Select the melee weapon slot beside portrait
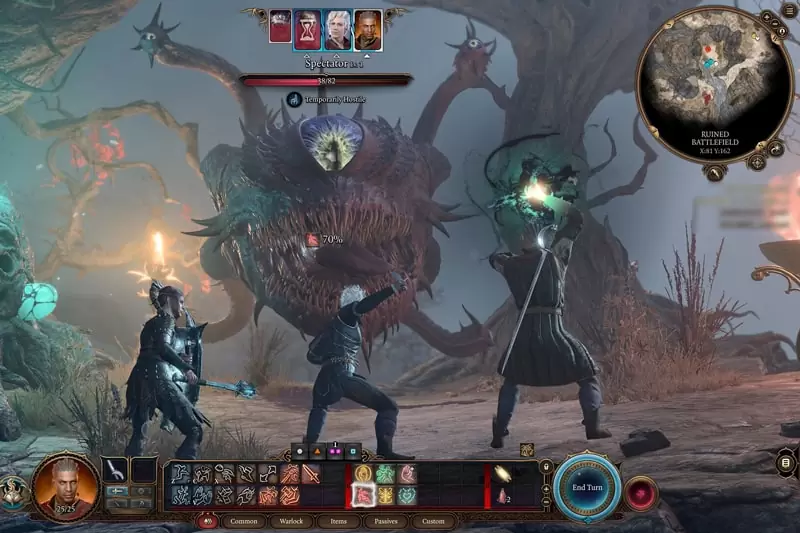This screenshot has height=533, width=800. (x=116, y=468)
